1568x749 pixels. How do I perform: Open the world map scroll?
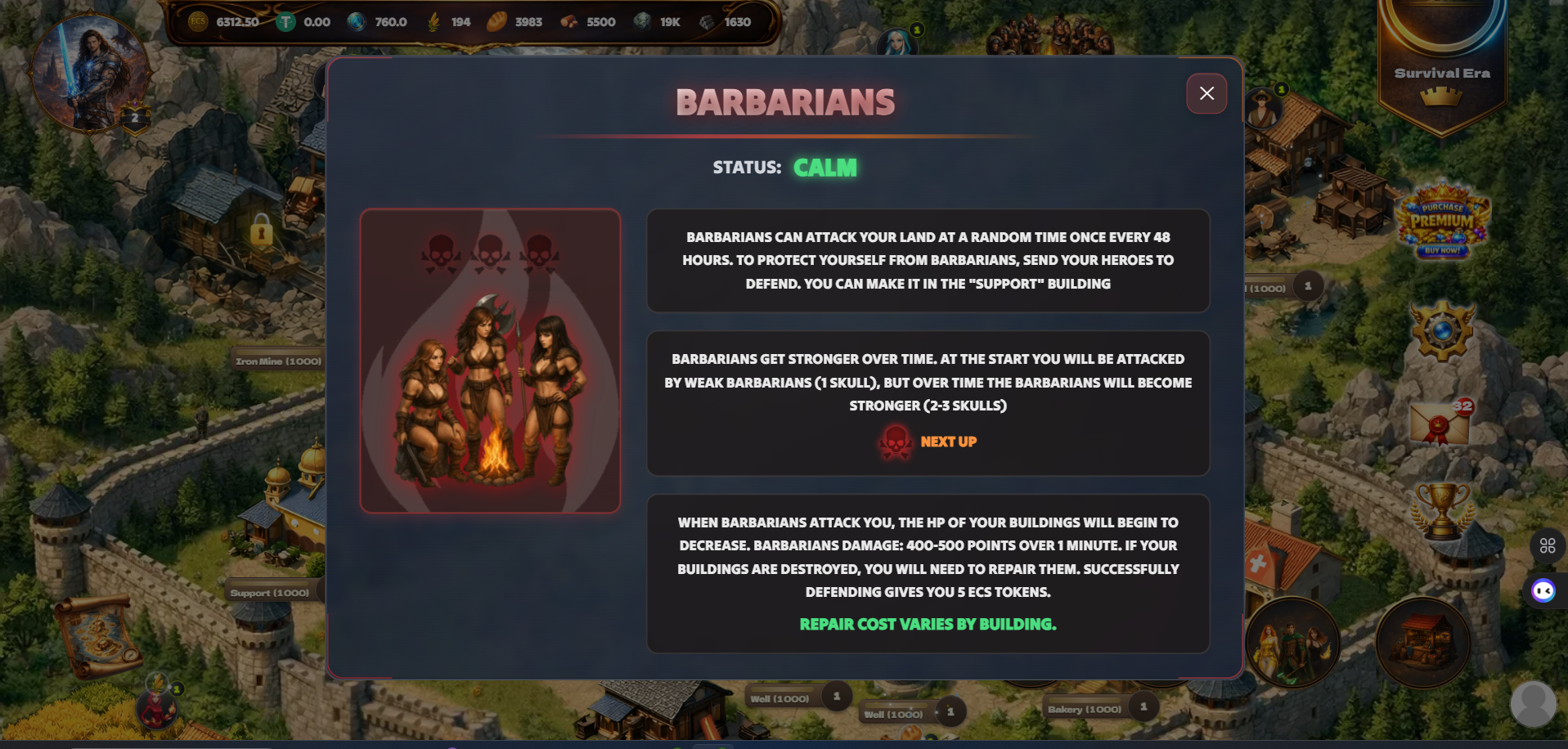[x=99, y=635]
